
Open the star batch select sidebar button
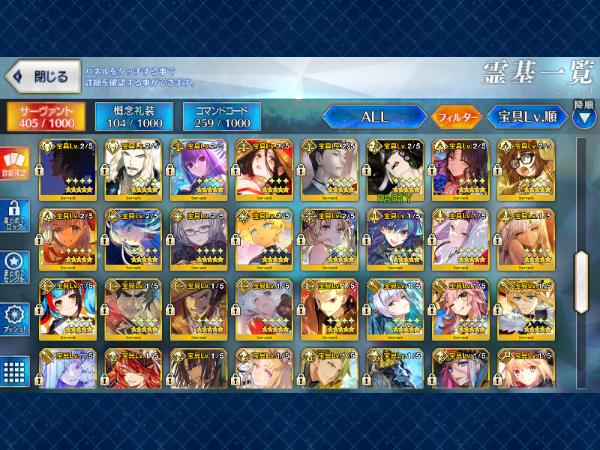pos(15,265)
